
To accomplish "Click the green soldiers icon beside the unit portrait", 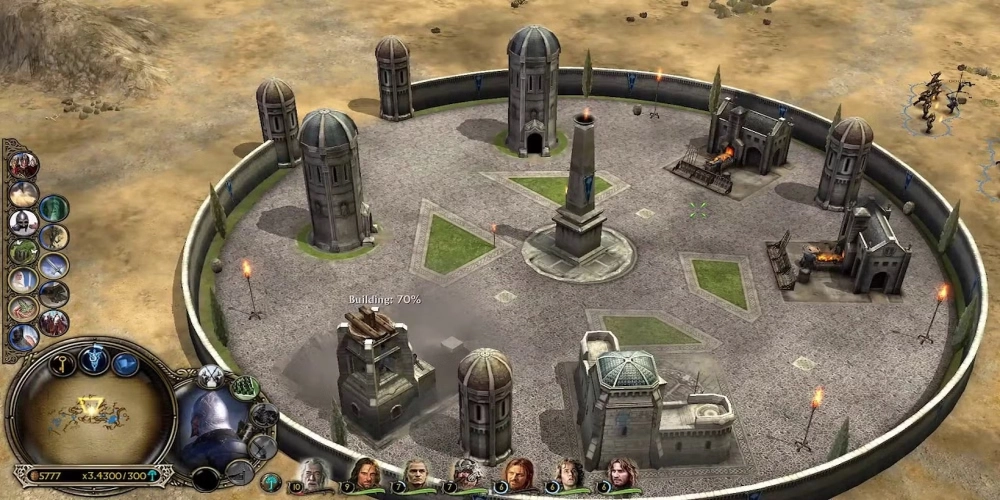I will [245, 387].
